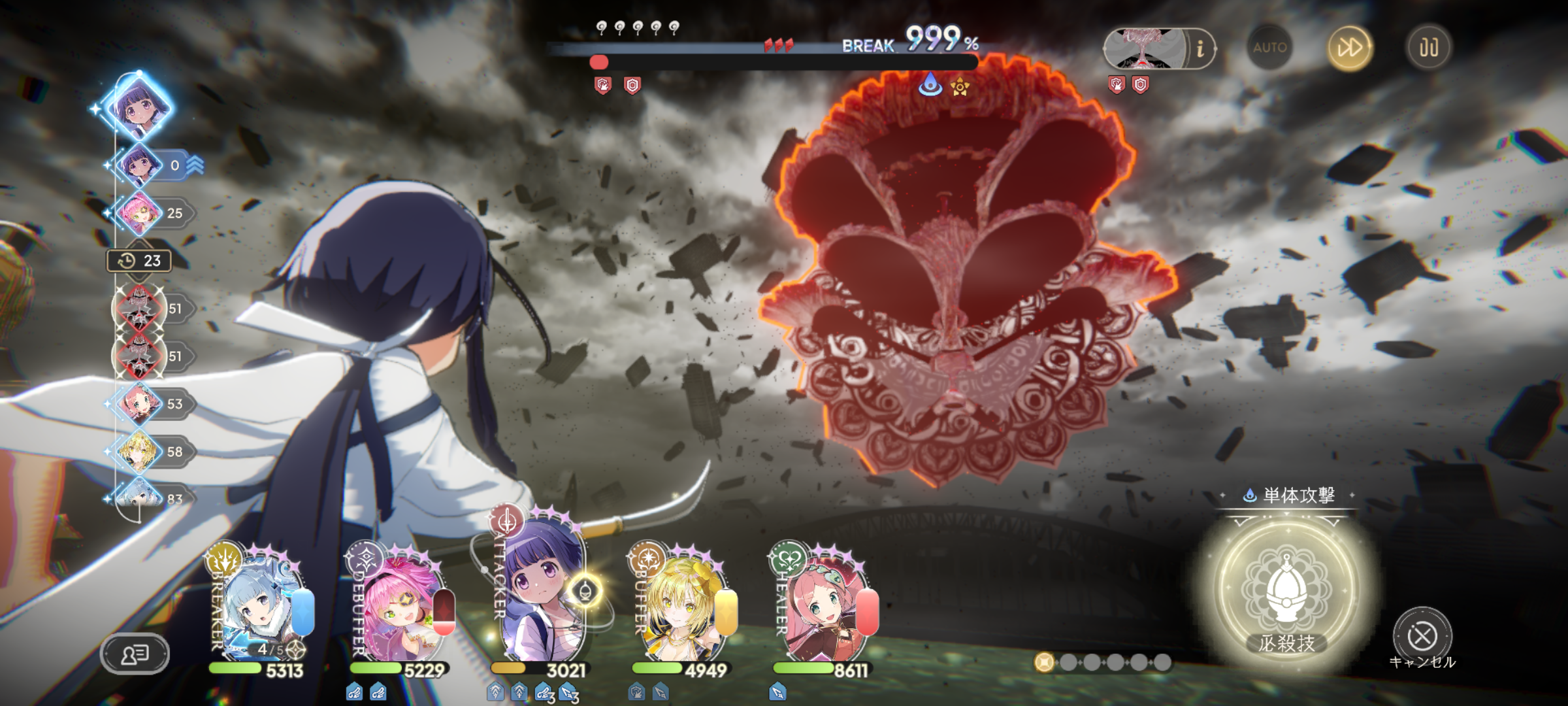Toggle the AUTO battle button

coord(1269,48)
